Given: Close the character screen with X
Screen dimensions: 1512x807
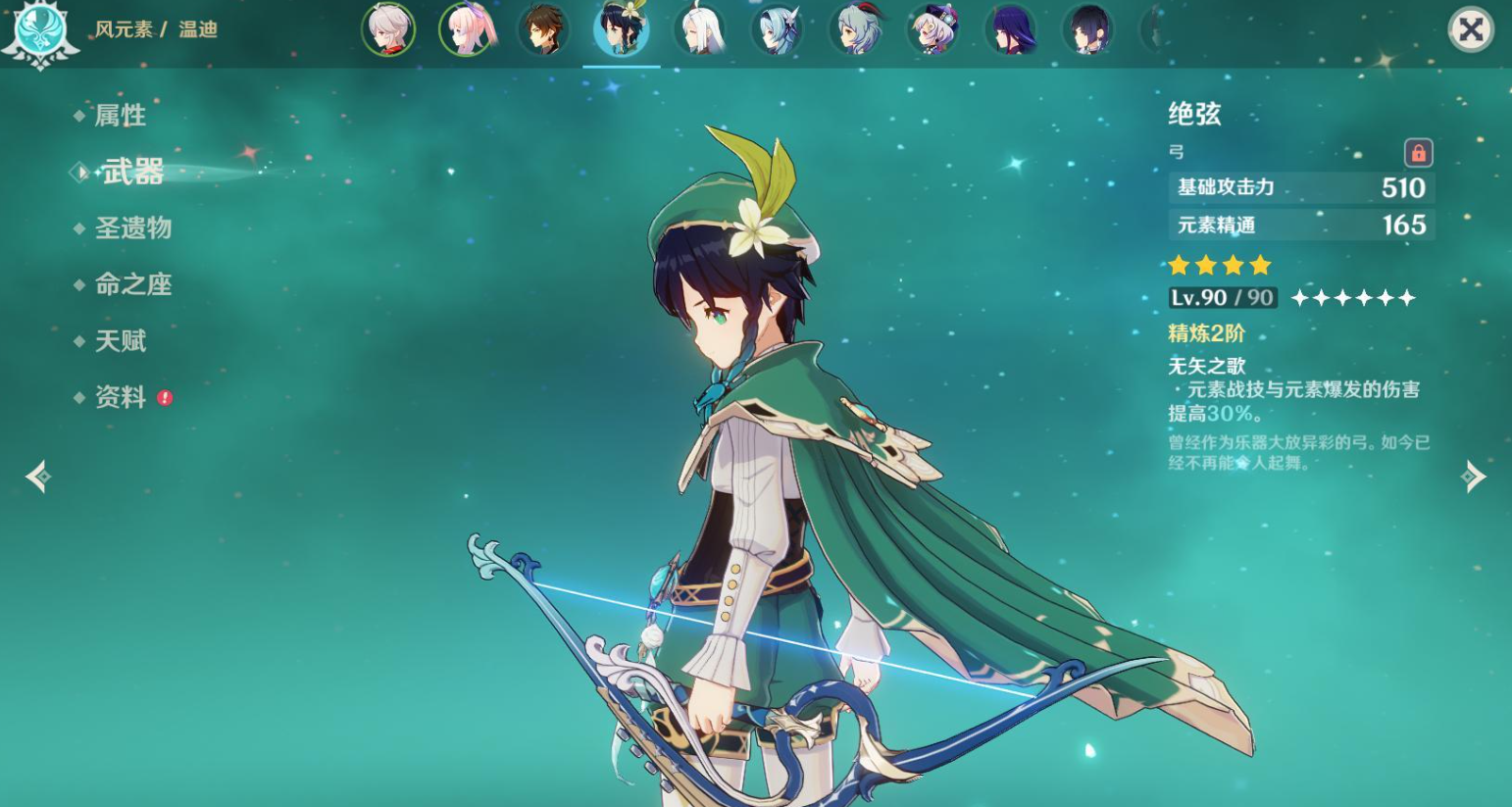Looking at the screenshot, I should pyautogui.click(x=1470, y=30).
